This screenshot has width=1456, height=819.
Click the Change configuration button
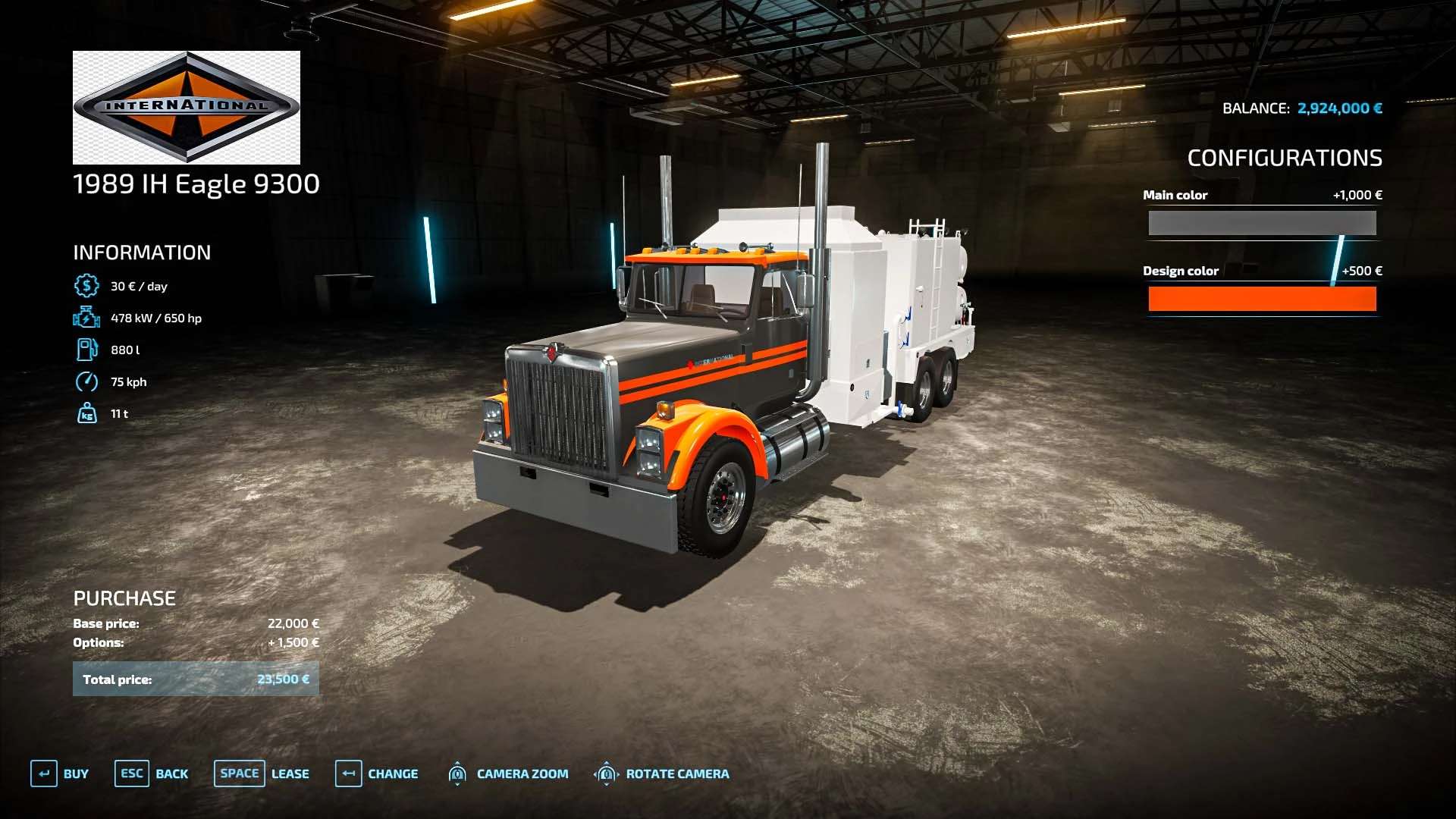click(x=377, y=773)
